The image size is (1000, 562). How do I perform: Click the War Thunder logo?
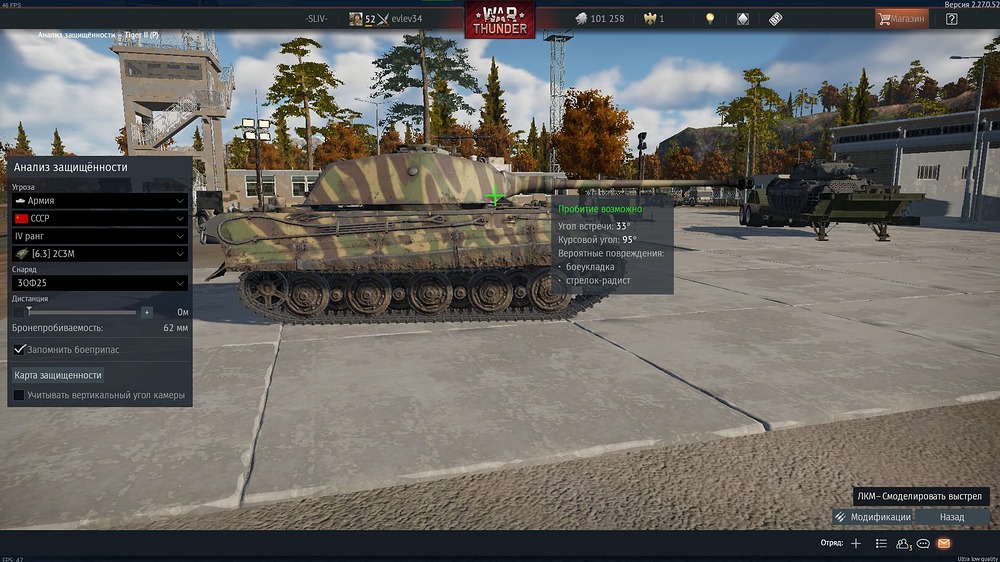[x=499, y=19]
